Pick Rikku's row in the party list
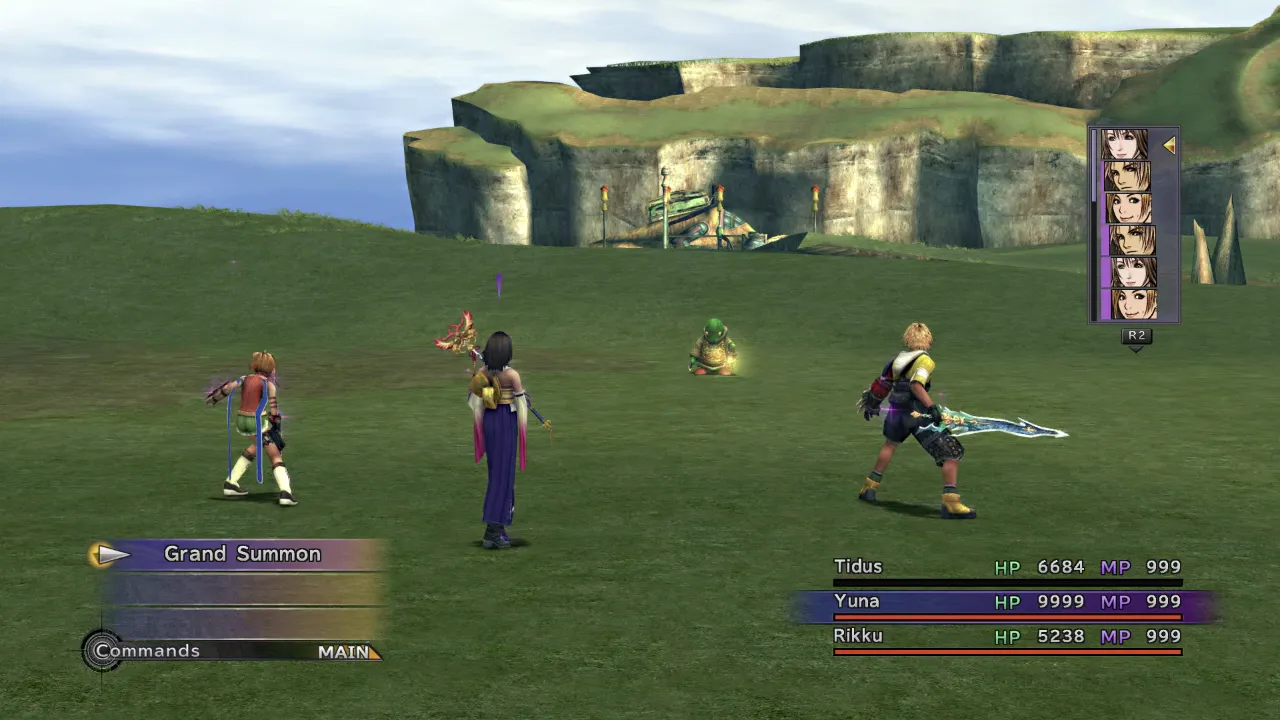 coord(1006,637)
